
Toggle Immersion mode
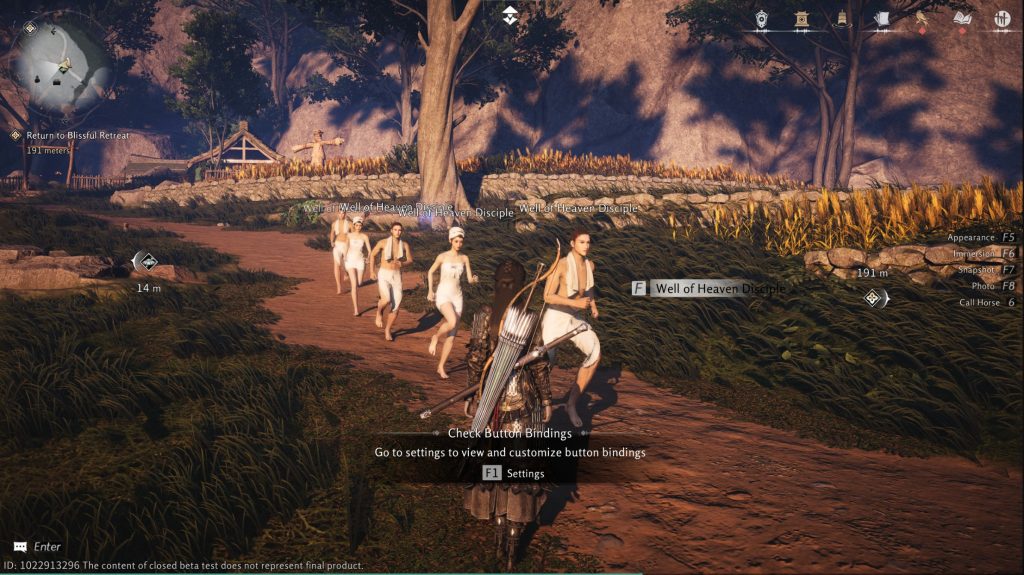click(x=984, y=254)
